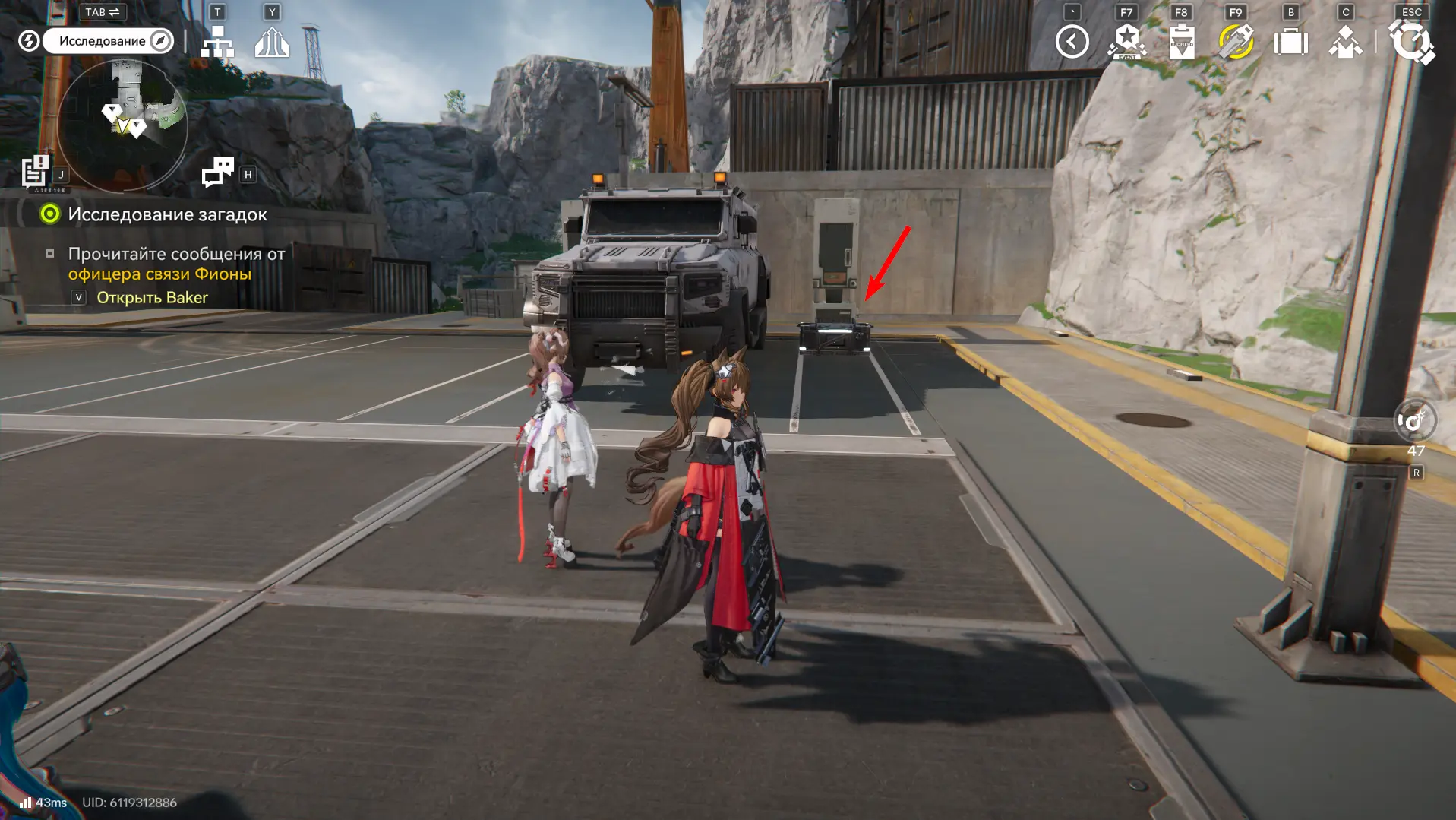Open the tower building icon menu
Screen dimensions: 1456x820
tap(271, 43)
